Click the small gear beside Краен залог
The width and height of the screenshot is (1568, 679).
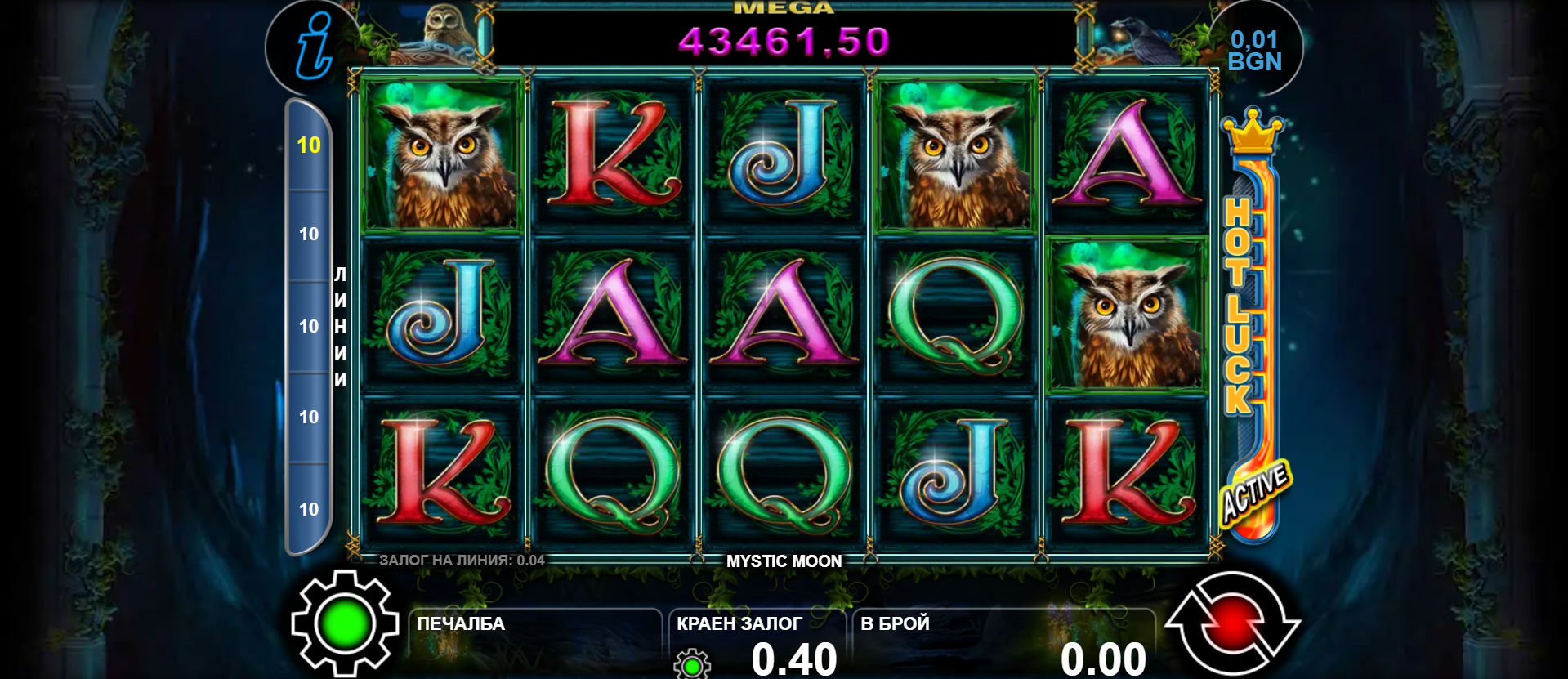[691, 664]
